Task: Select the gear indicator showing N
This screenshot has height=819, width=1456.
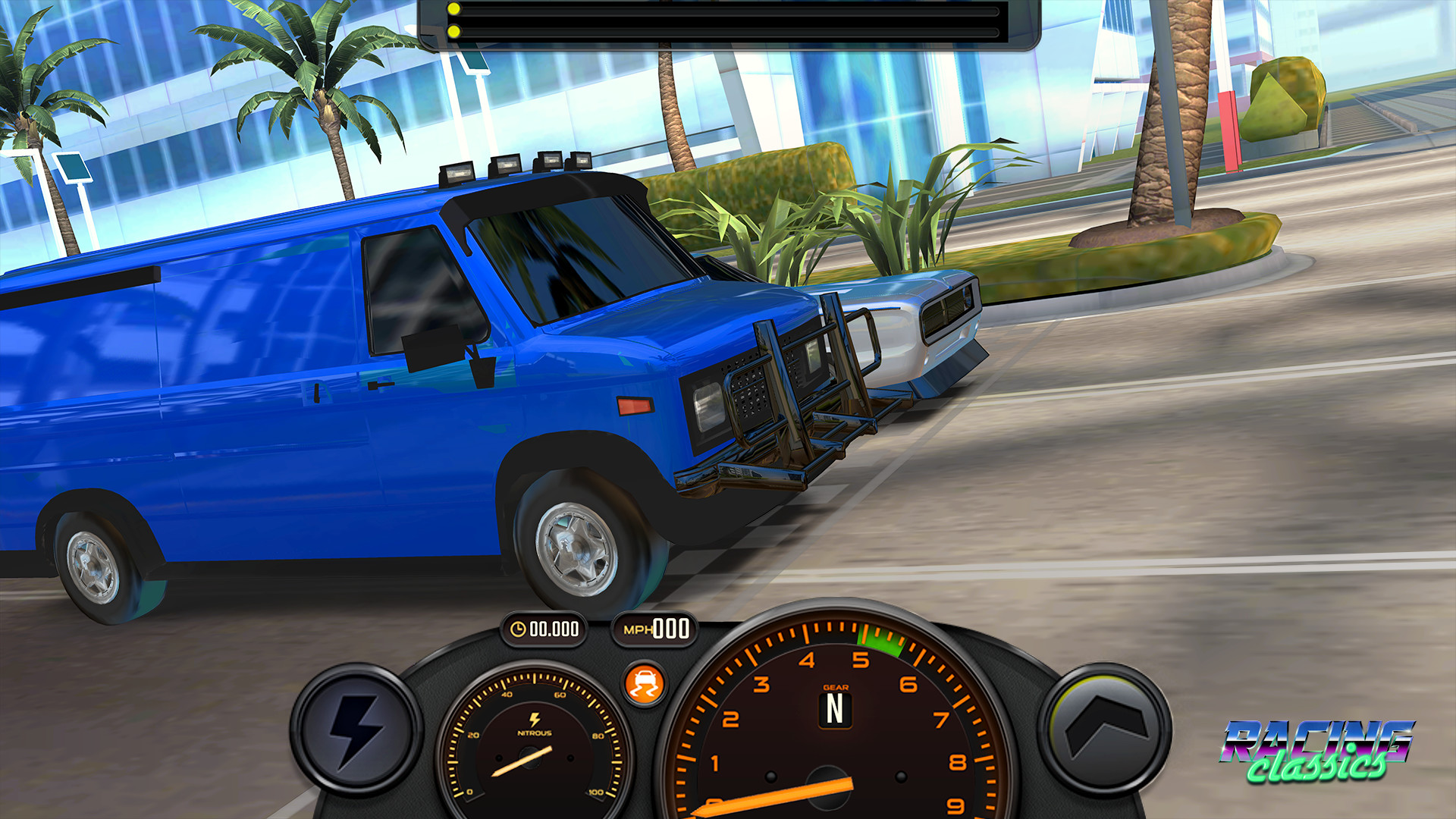Action: pyautogui.click(x=836, y=710)
